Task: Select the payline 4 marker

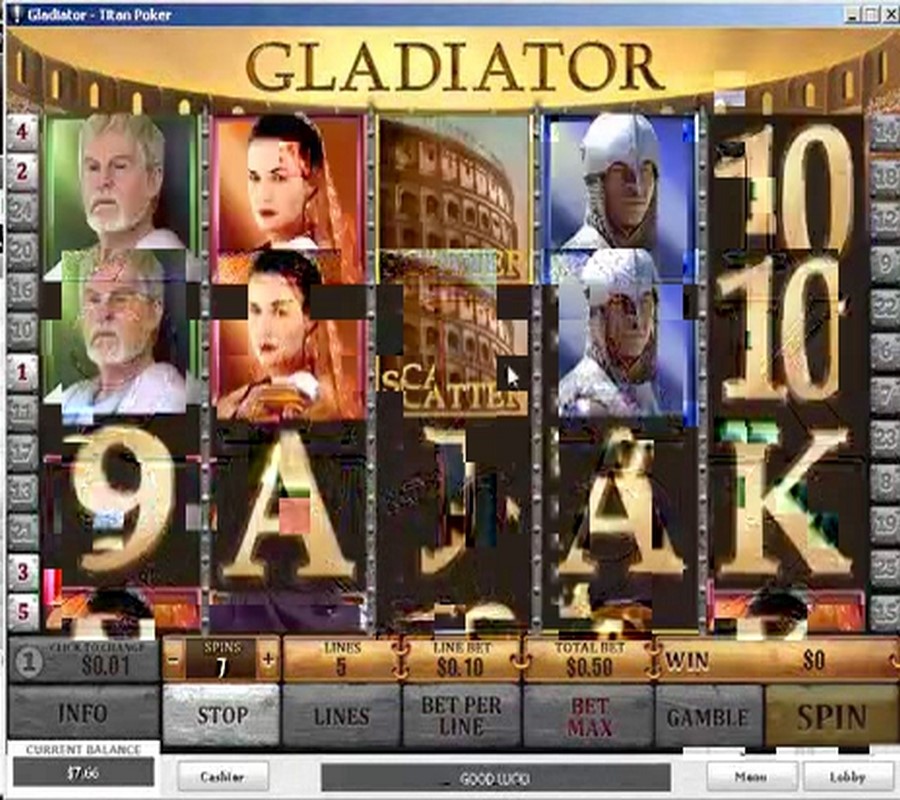Action: pyautogui.click(x=22, y=130)
